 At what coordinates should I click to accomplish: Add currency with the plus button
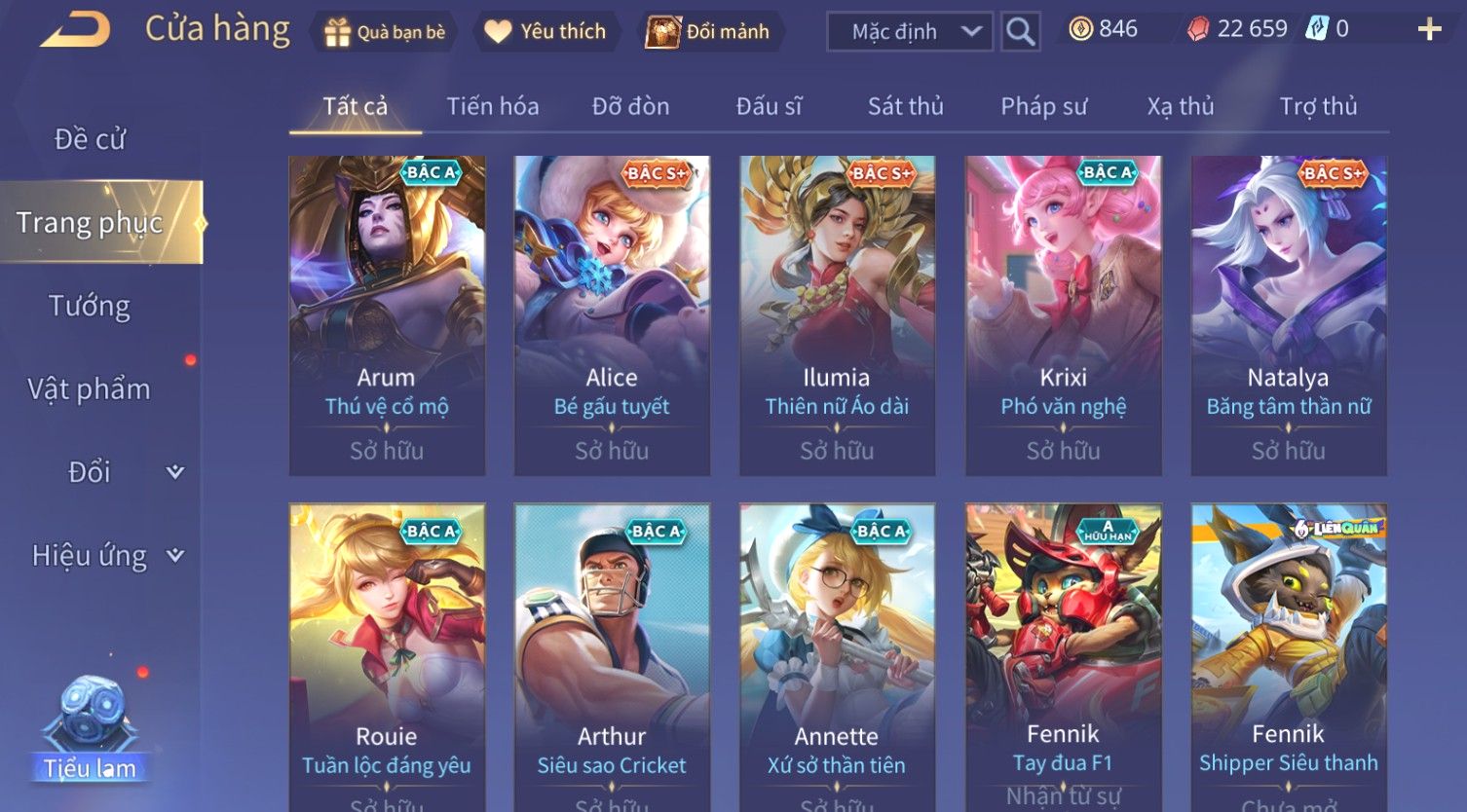pos(1429,29)
